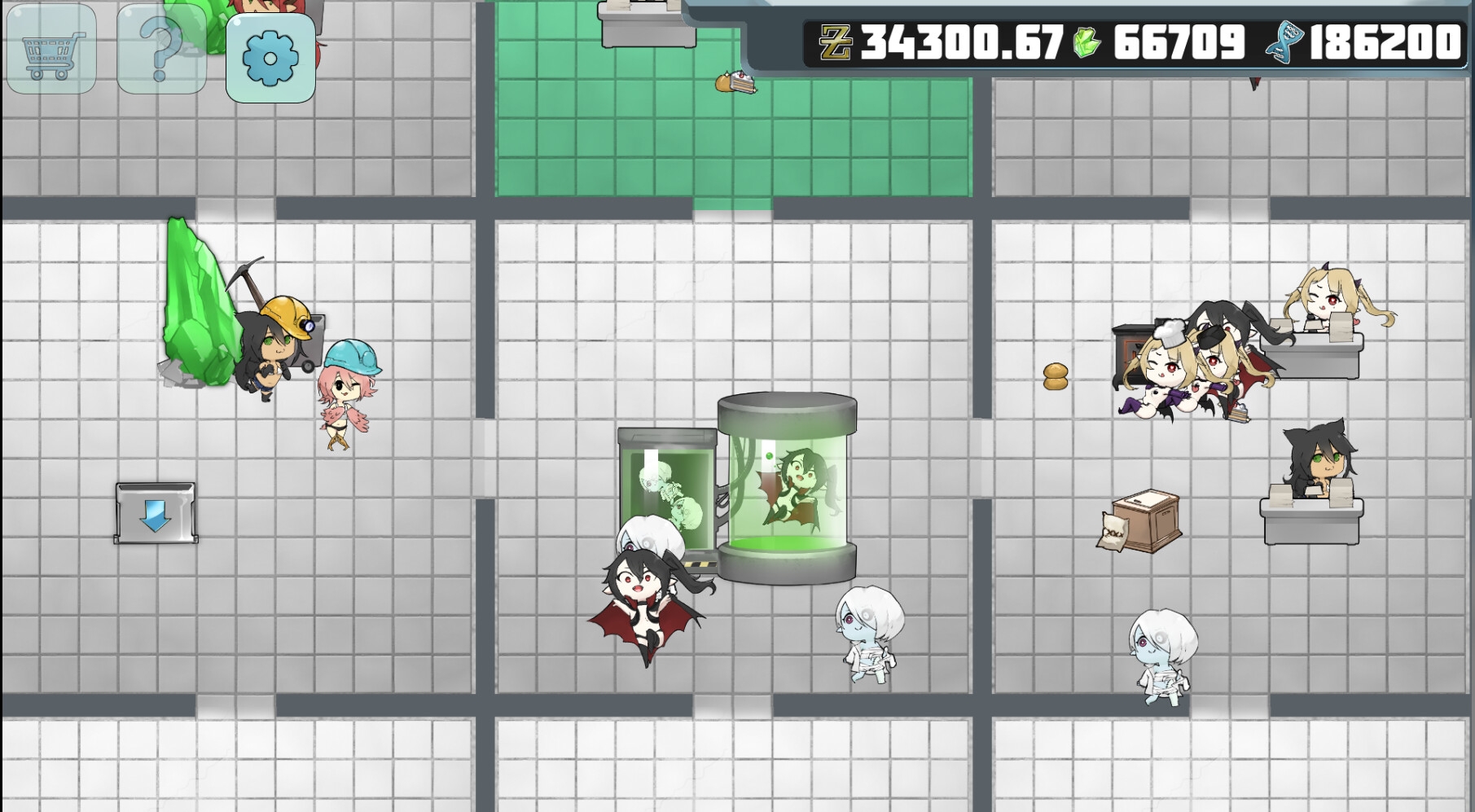Open the gear settings button
The image size is (1475, 812).
pos(270,58)
